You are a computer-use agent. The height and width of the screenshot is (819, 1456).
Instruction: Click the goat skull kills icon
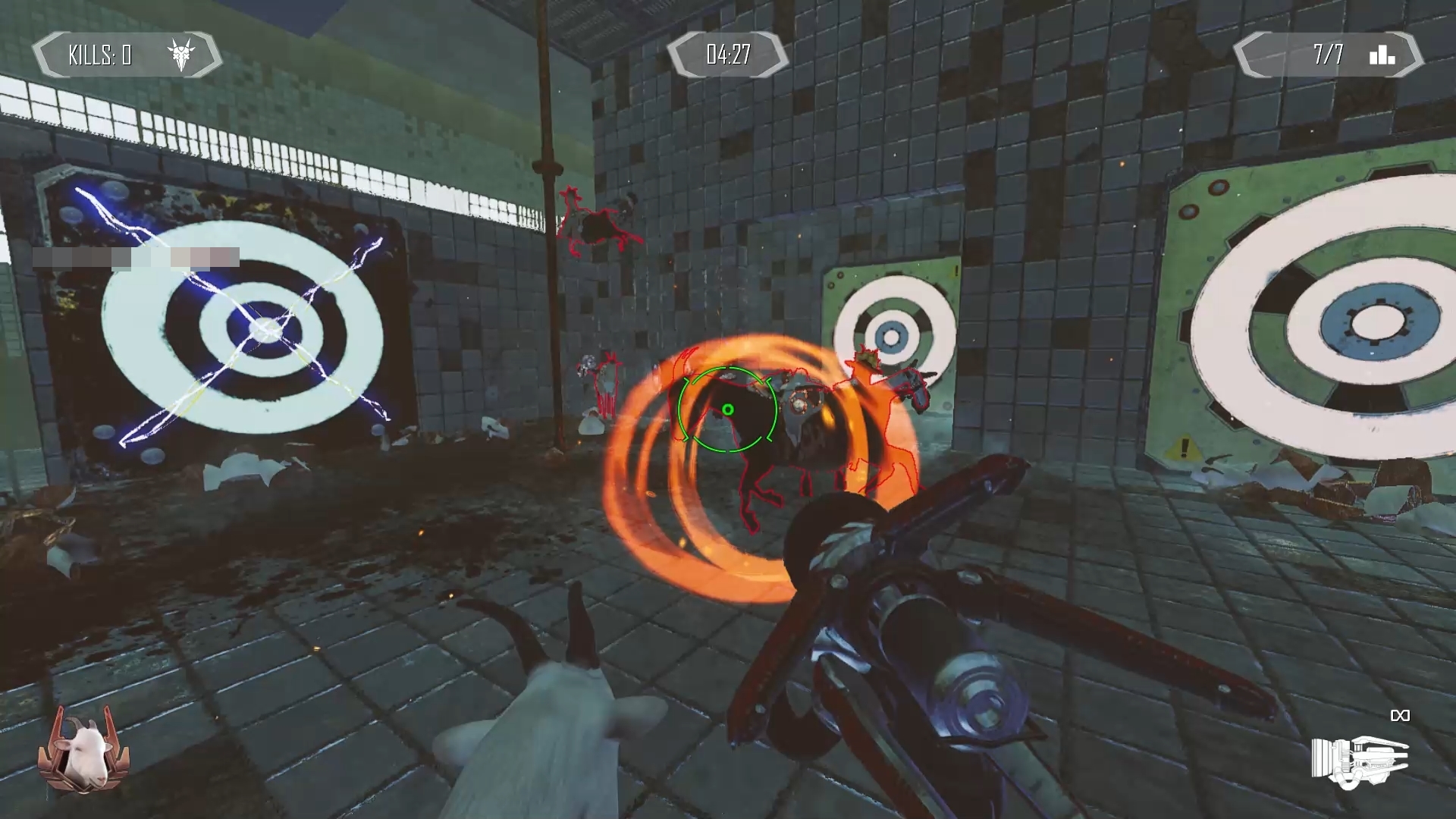point(181,55)
